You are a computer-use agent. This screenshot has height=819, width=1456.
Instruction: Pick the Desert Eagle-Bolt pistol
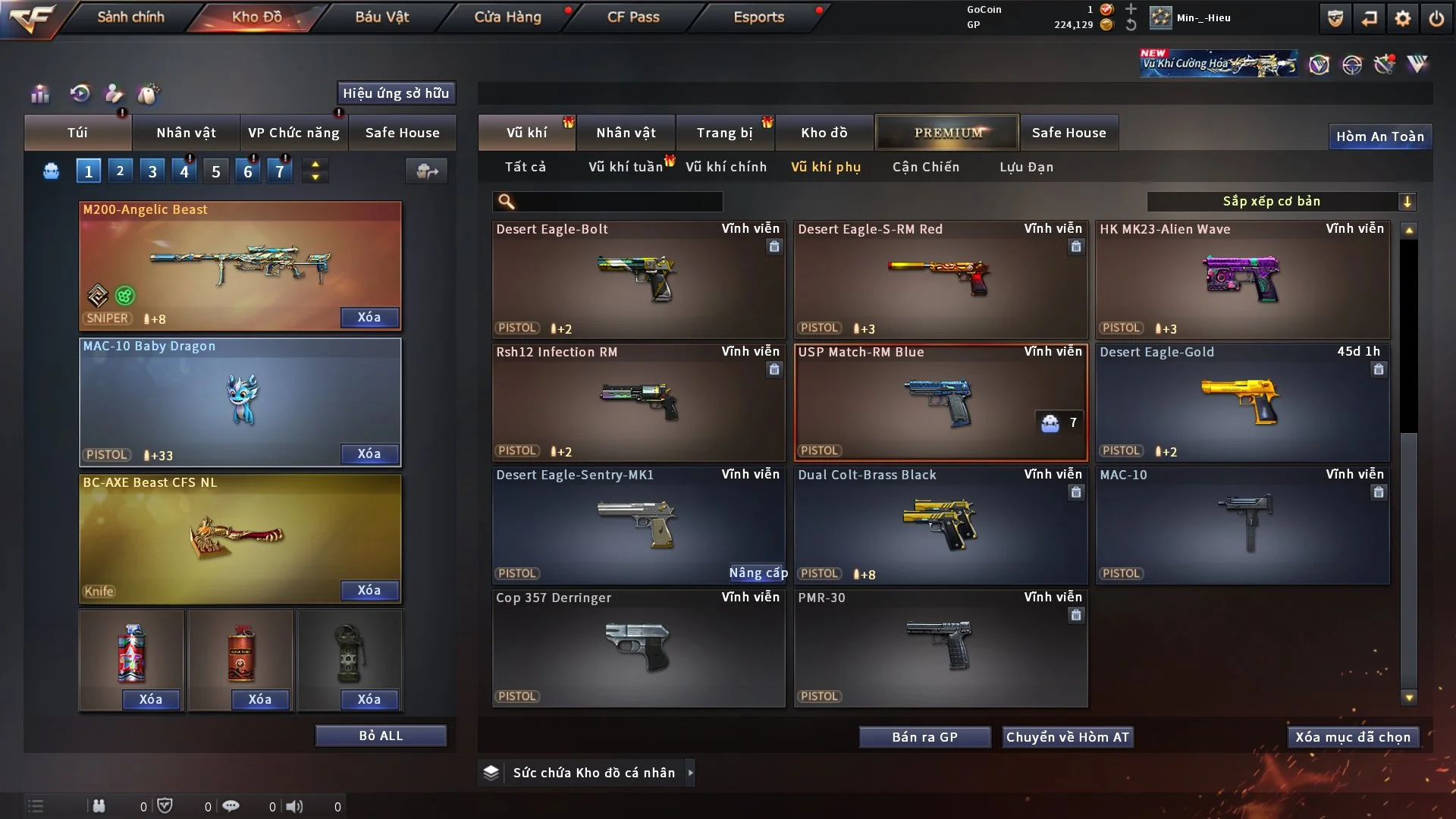pos(638,279)
